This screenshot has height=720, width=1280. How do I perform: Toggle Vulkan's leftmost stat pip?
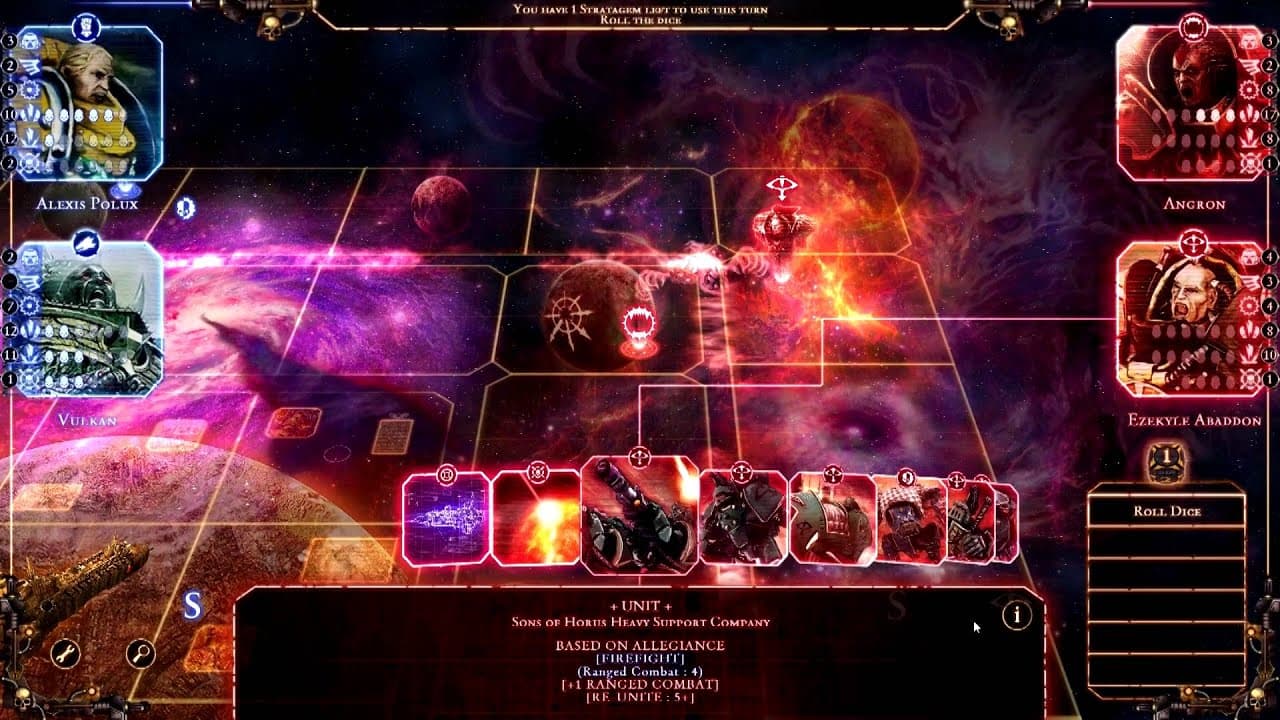[8, 258]
